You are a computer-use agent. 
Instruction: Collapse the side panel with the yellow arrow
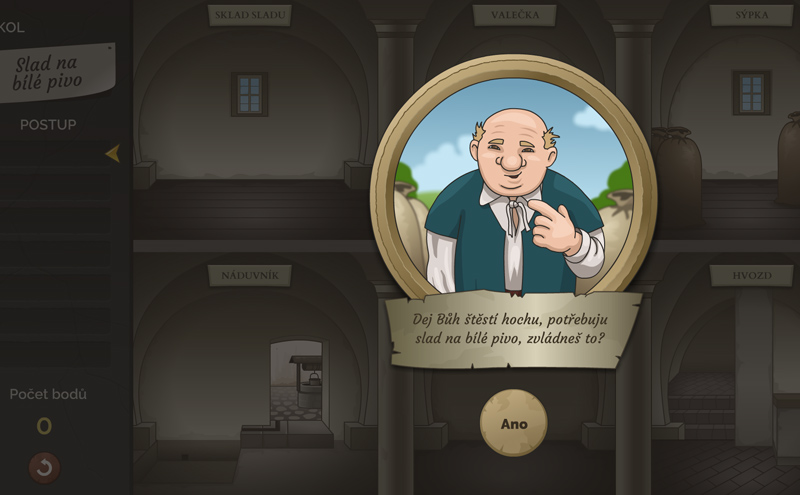(112, 153)
